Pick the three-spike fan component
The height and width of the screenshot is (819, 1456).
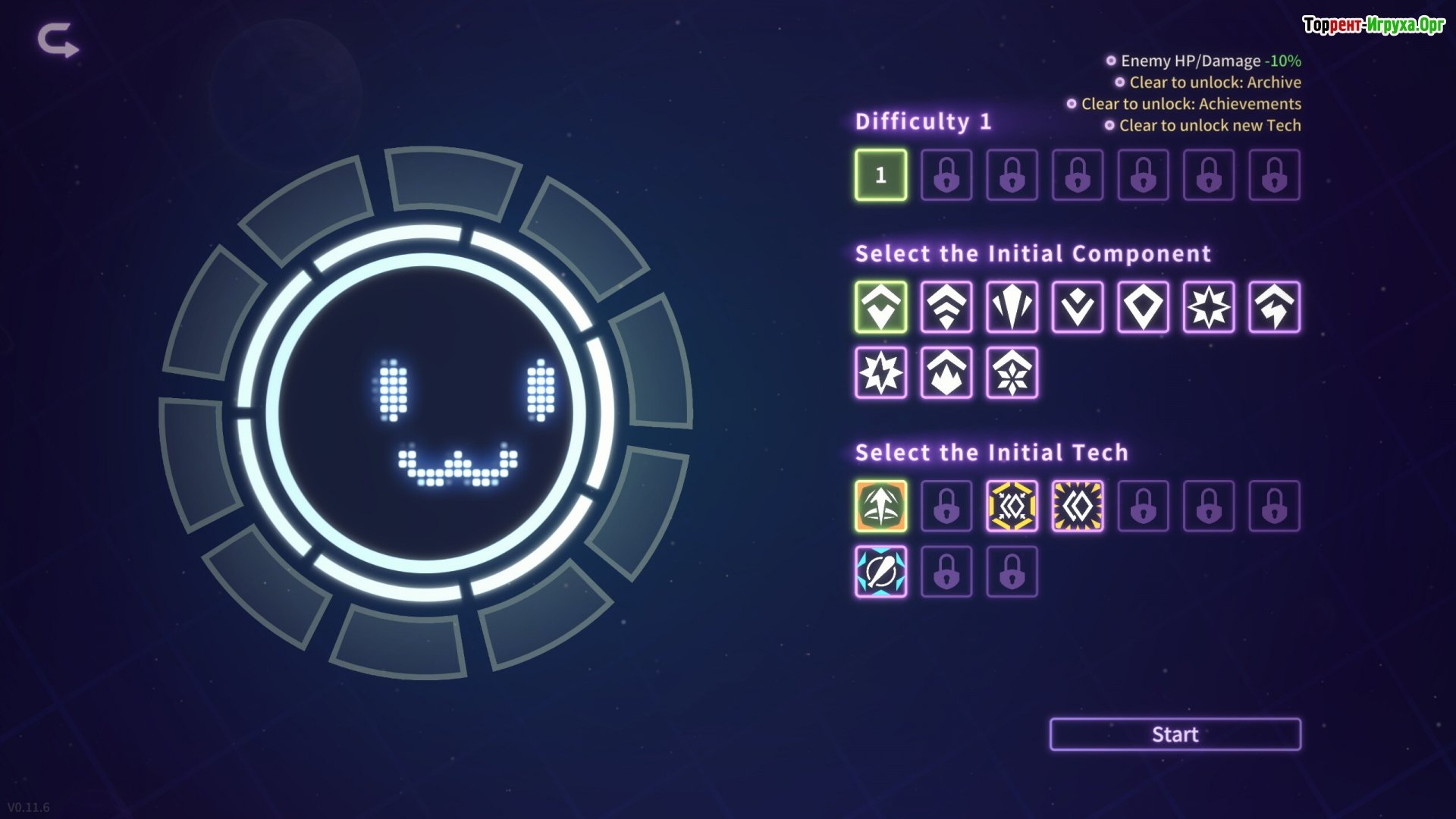click(1012, 307)
